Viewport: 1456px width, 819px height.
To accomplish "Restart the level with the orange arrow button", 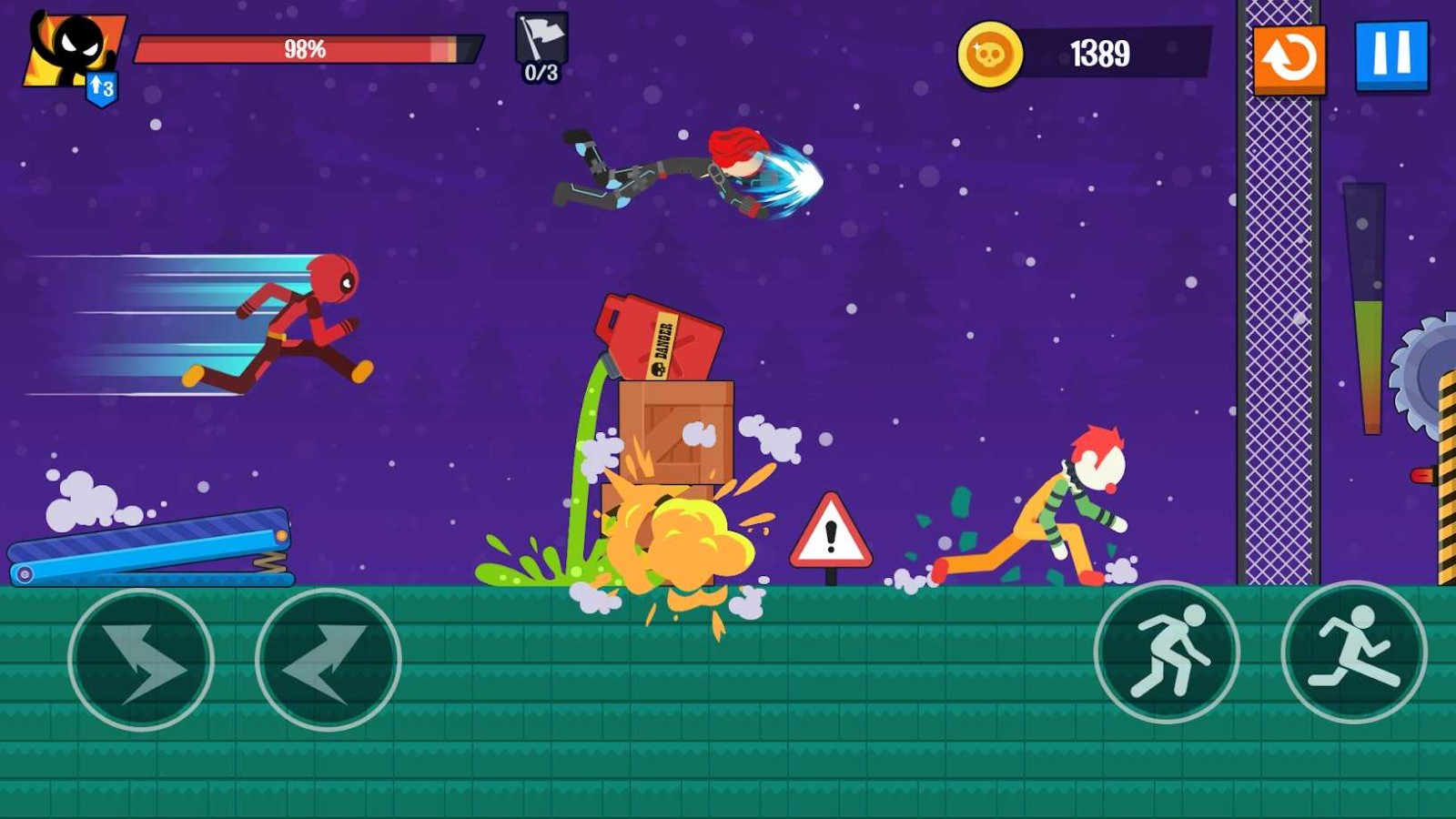I will [1289, 59].
